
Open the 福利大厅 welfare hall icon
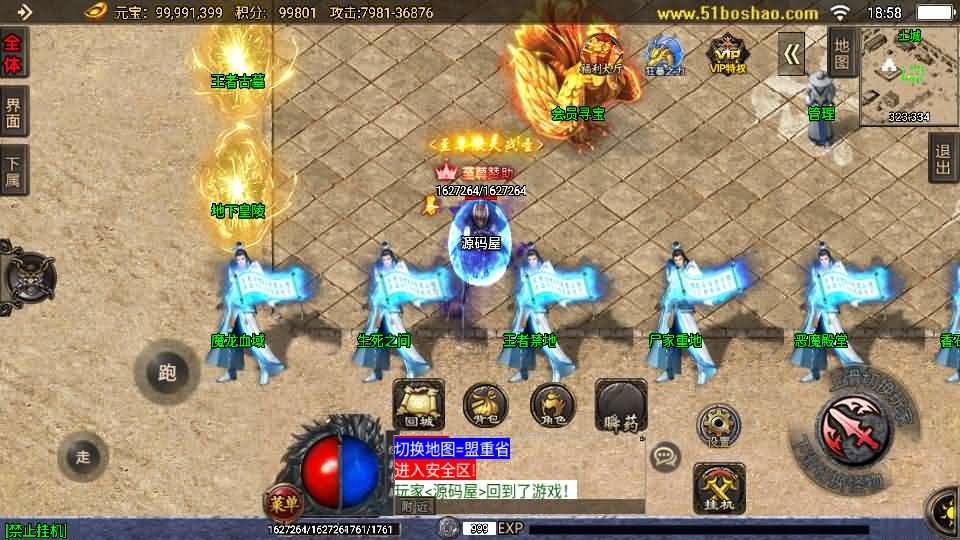601,54
